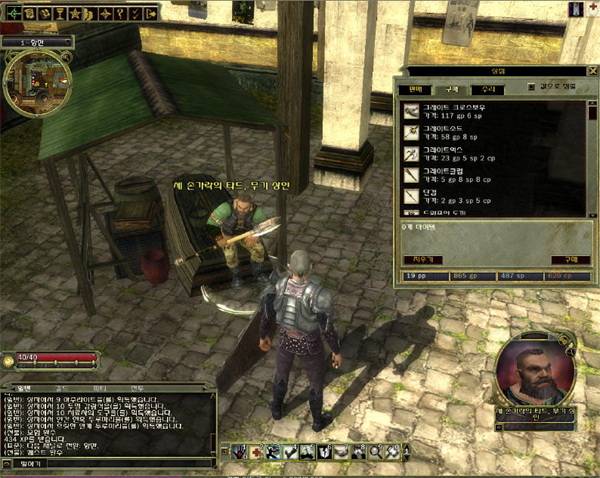Open the question mark icon in top toolbar
The width and height of the screenshot is (600, 478).
[119, 13]
